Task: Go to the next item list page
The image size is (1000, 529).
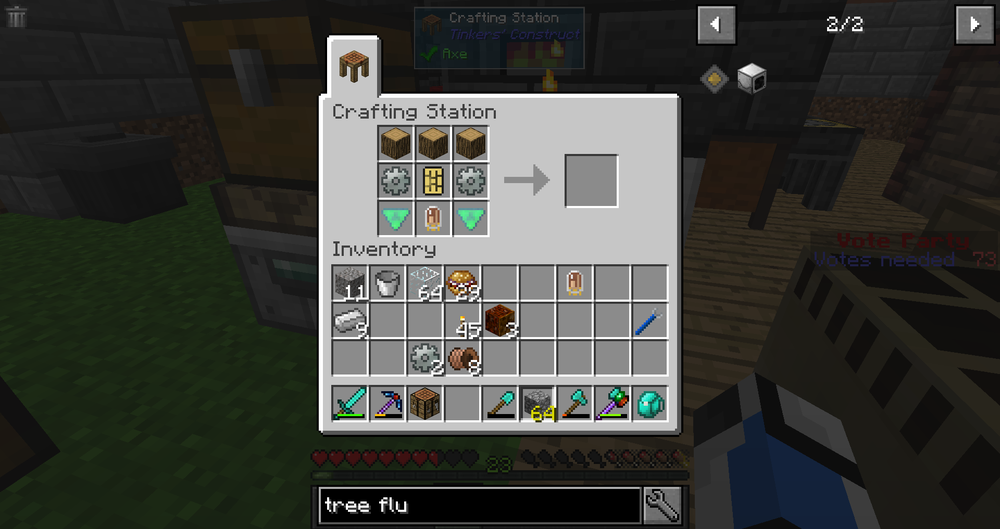Action: 975,25
